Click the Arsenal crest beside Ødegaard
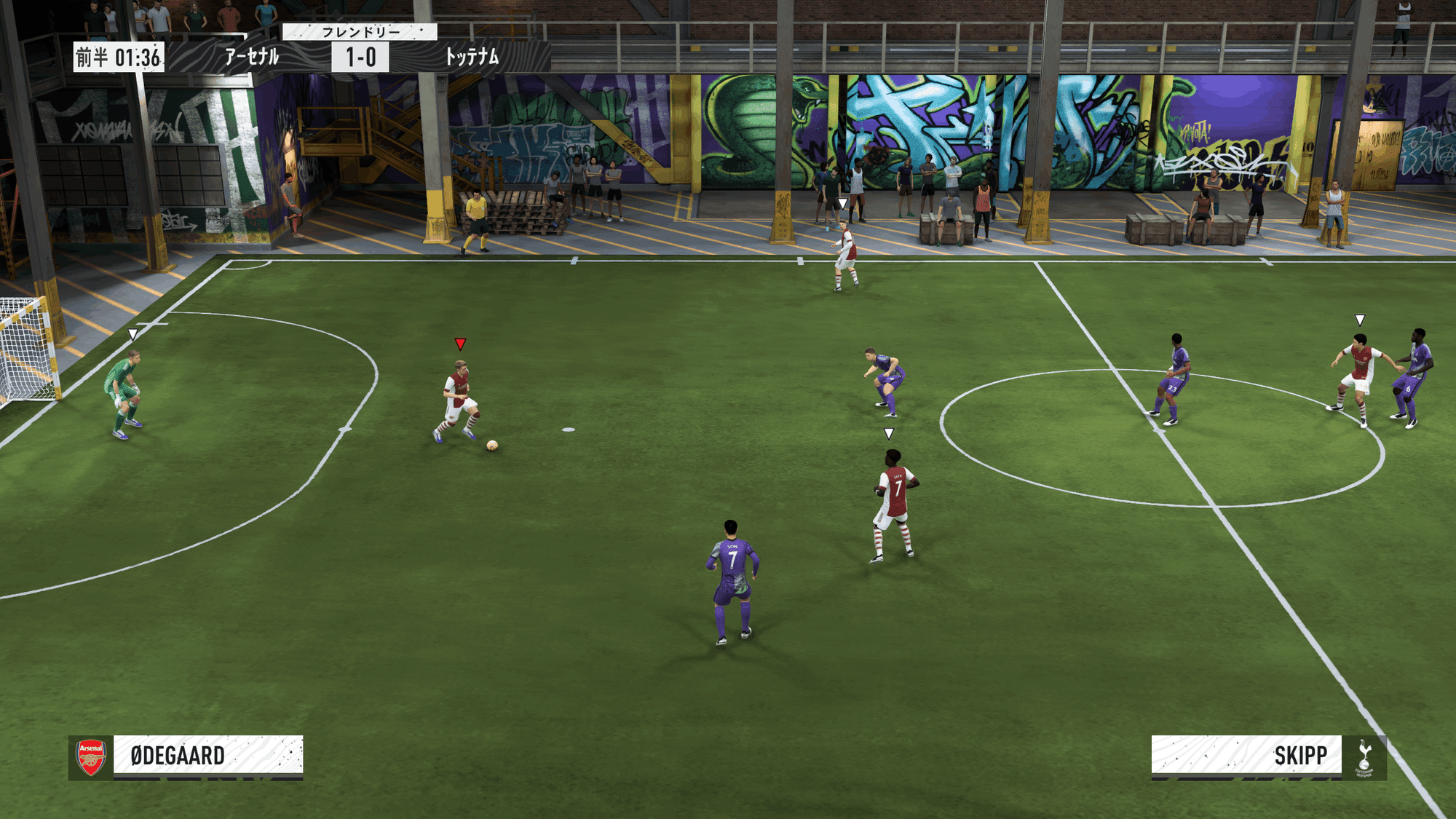1456x819 pixels. [91, 757]
